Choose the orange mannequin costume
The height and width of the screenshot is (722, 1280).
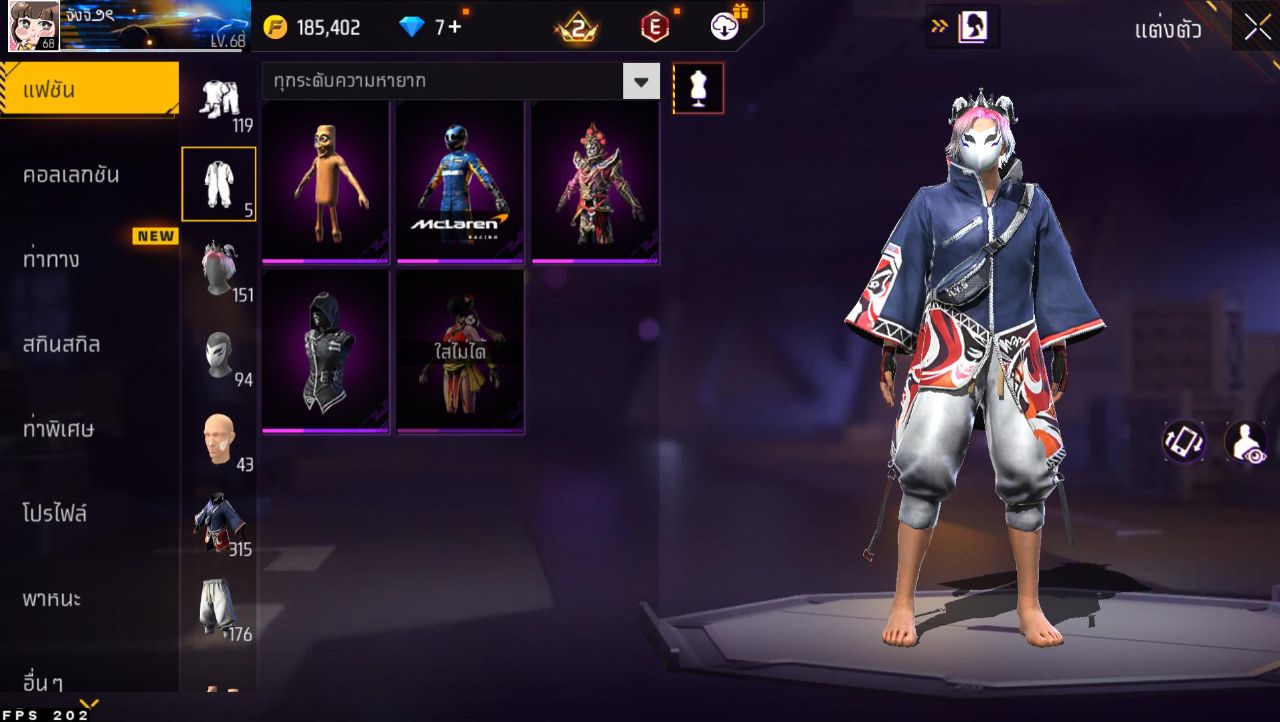(326, 182)
